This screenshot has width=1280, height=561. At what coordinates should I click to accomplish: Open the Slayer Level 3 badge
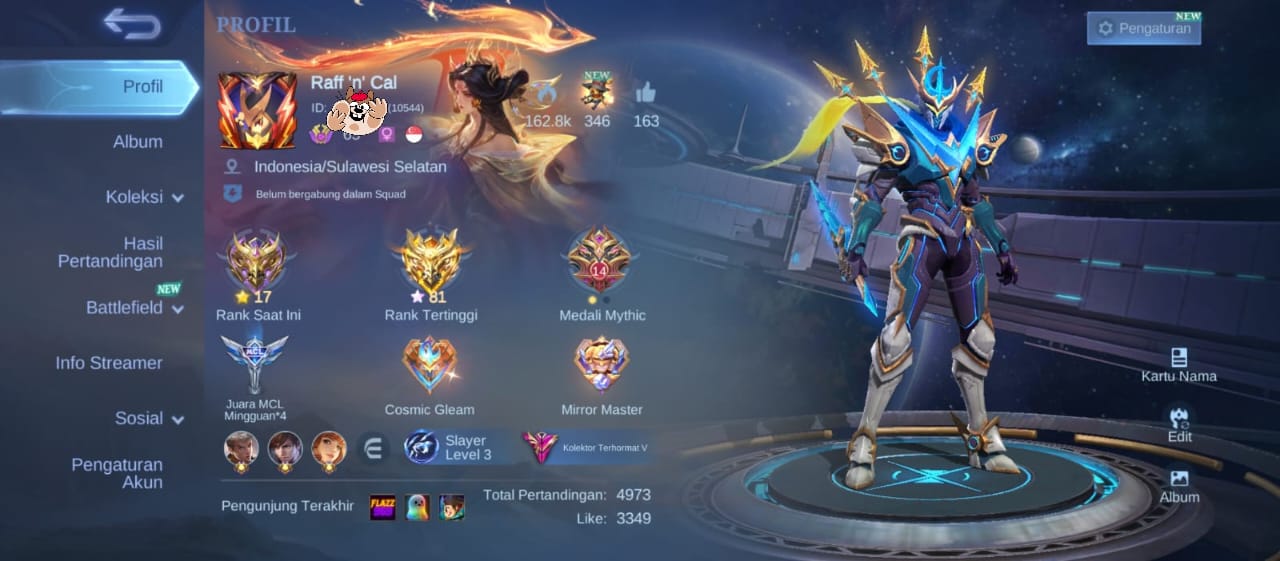tap(450, 447)
